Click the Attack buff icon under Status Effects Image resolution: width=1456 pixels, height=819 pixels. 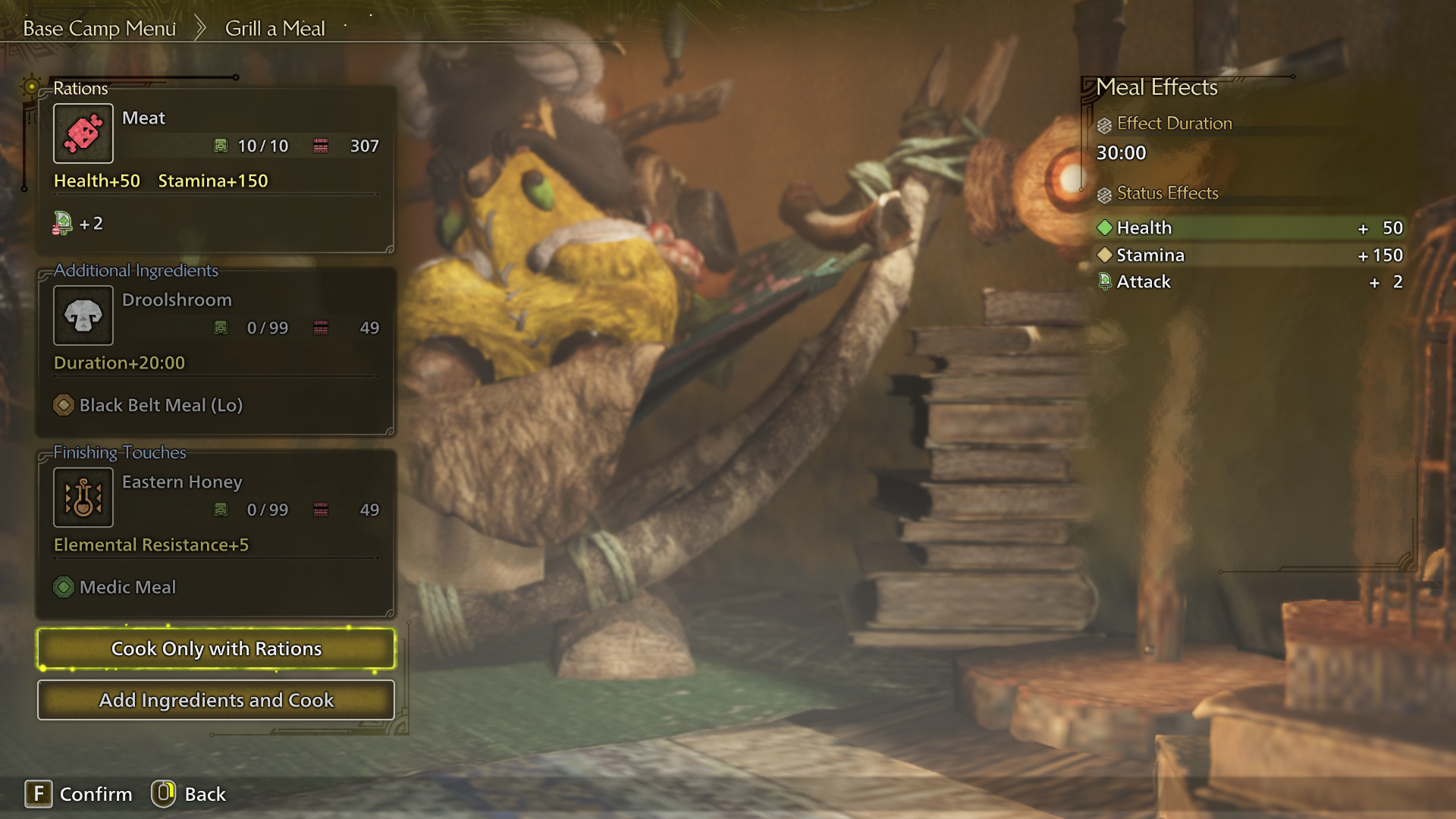pos(1104,281)
